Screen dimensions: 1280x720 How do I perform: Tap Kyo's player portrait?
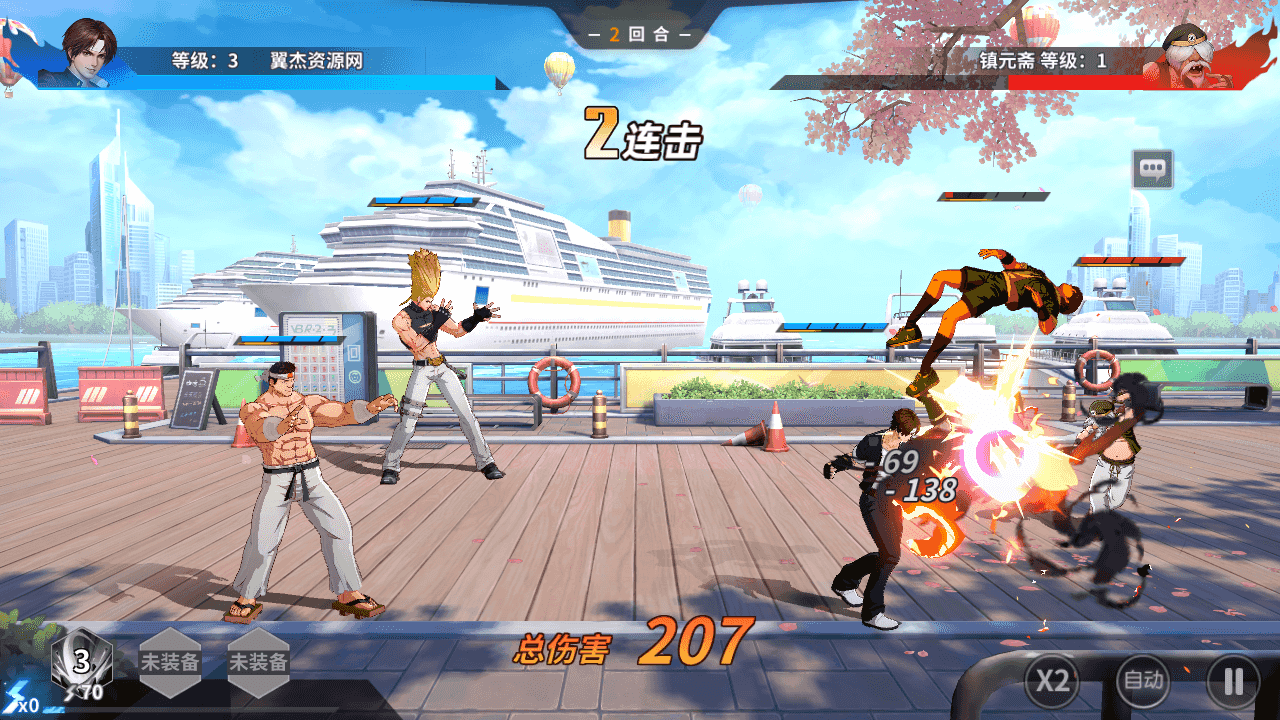pos(89,52)
